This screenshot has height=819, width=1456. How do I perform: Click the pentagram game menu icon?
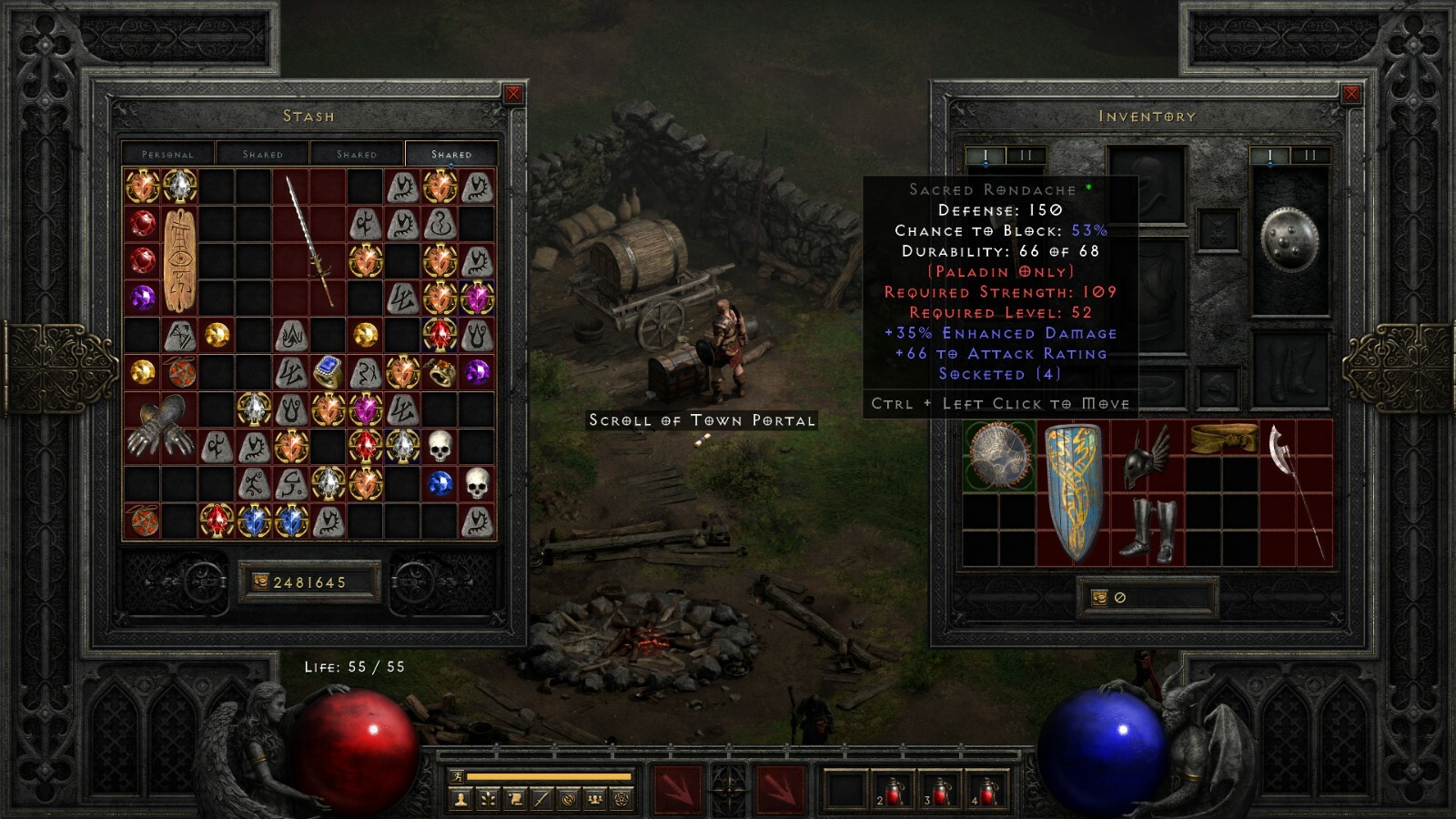coord(621,799)
